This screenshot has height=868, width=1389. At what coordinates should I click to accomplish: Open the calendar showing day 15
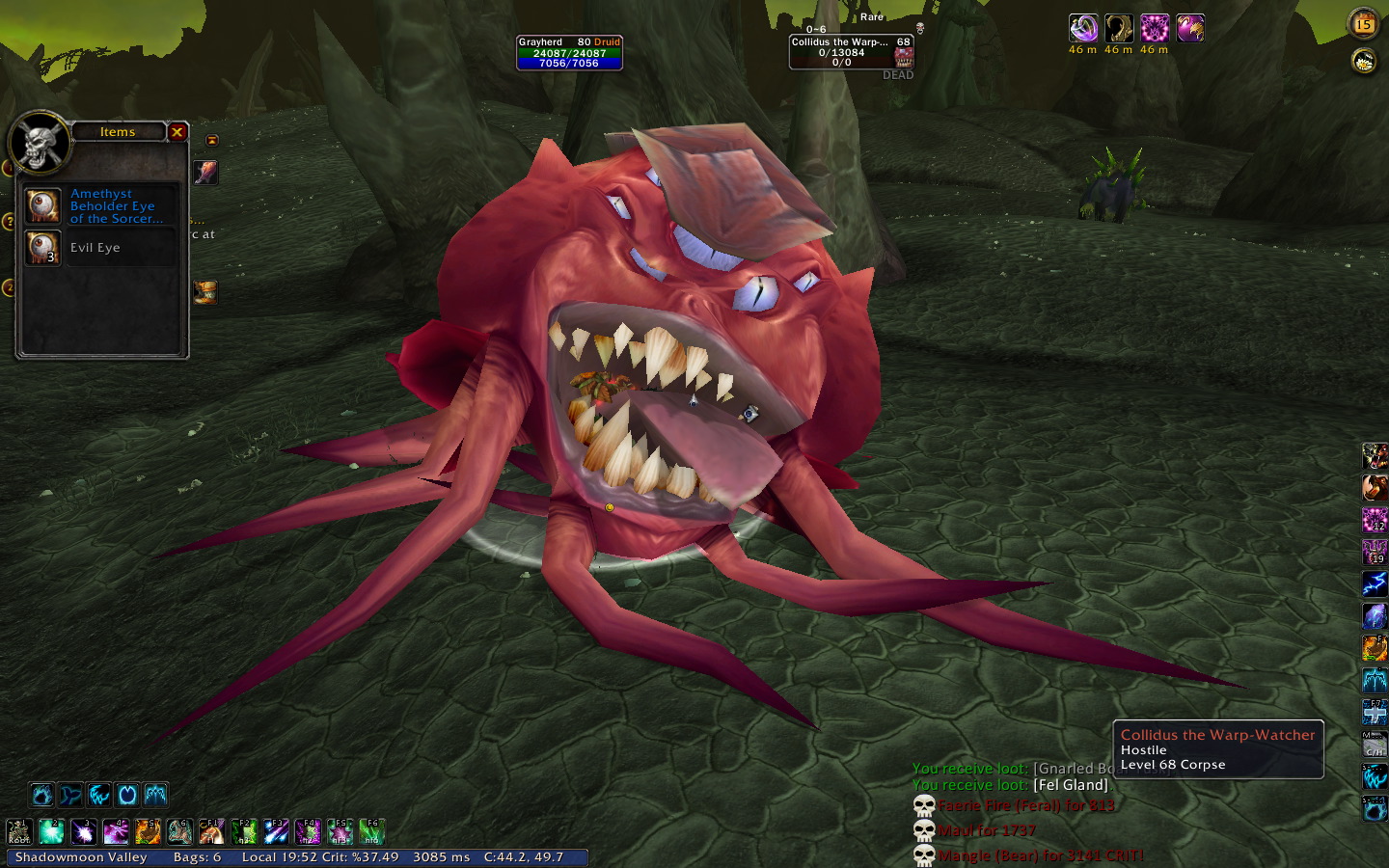click(1363, 24)
